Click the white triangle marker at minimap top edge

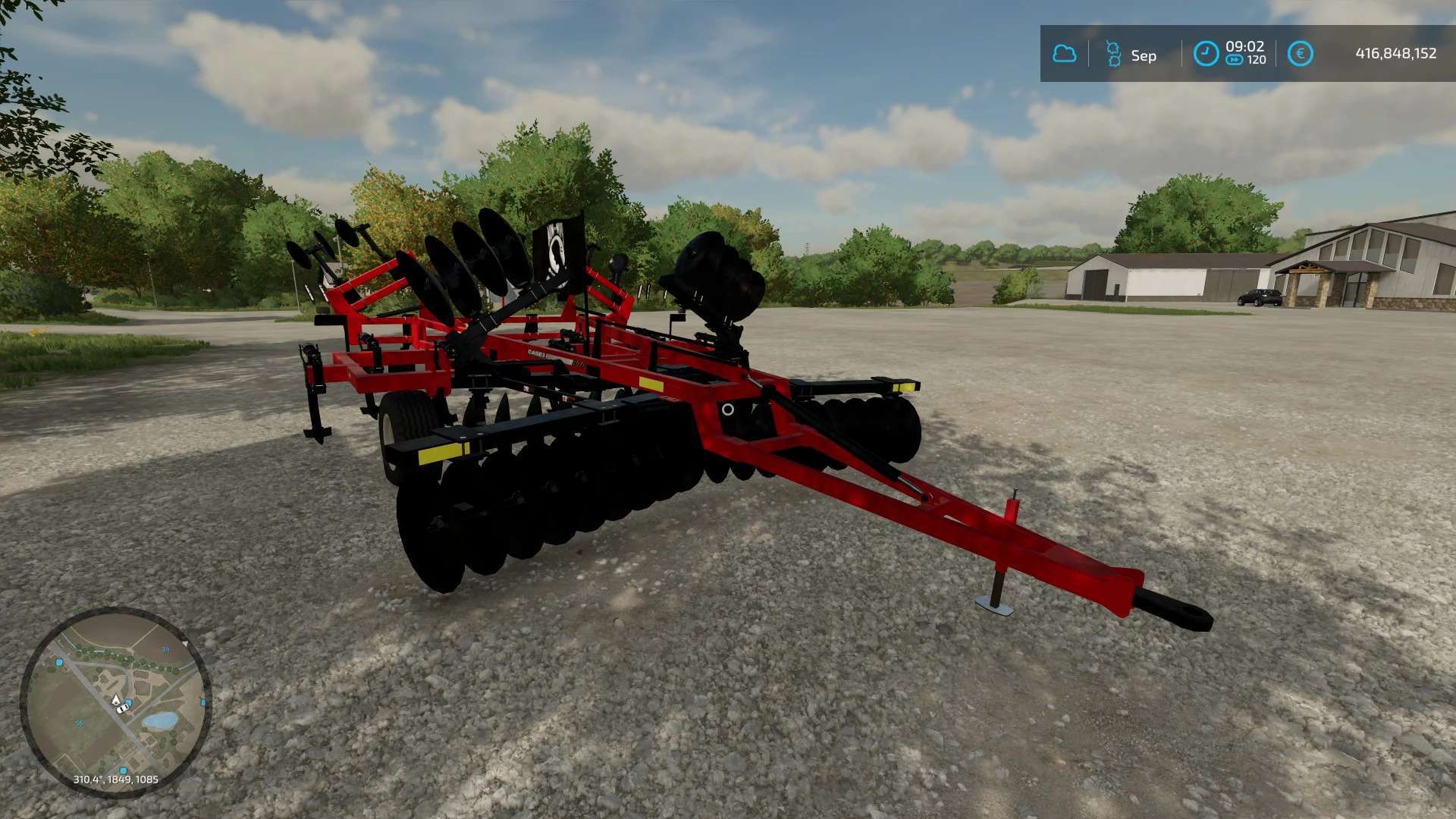tap(186, 644)
